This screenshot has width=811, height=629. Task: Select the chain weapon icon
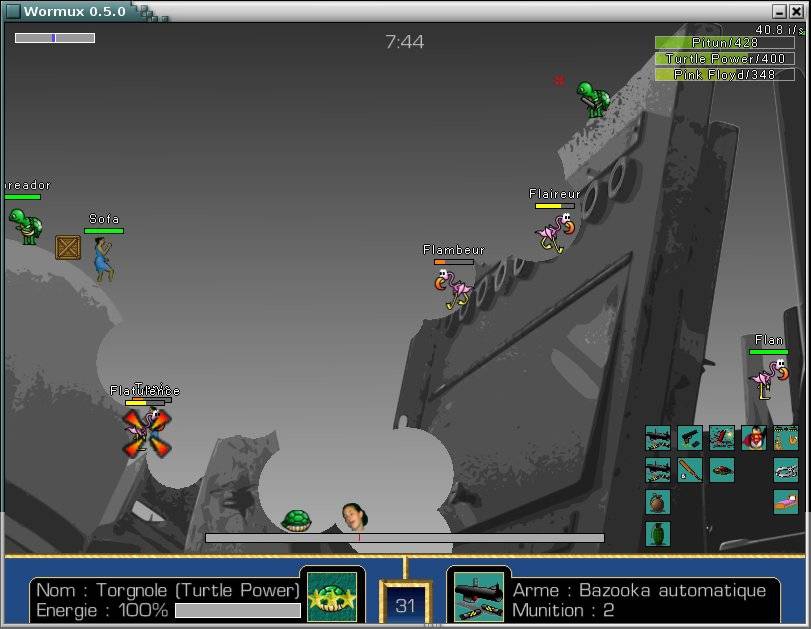[786, 470]
